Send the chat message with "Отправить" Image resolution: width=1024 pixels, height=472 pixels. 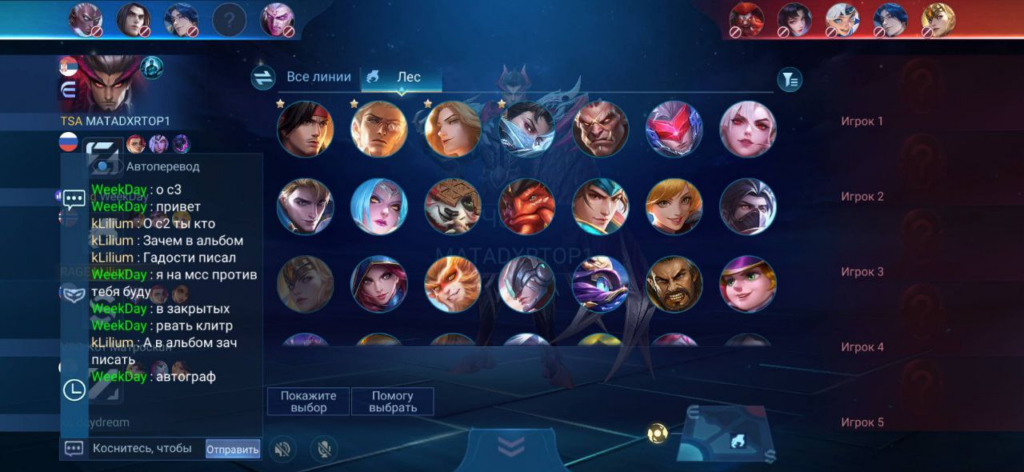tap(232, 449)
